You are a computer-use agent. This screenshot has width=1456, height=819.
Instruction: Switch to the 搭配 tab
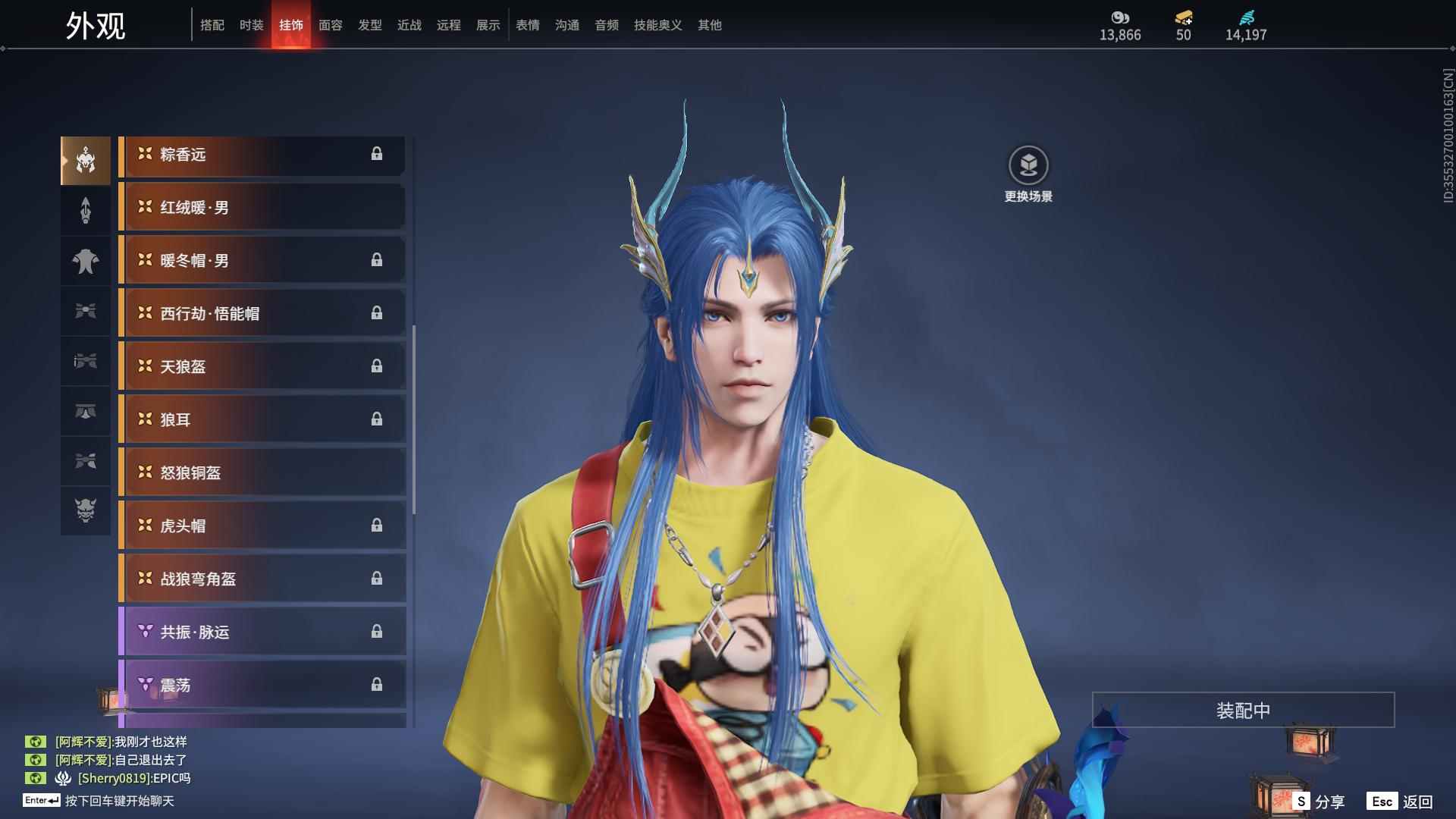212,25
